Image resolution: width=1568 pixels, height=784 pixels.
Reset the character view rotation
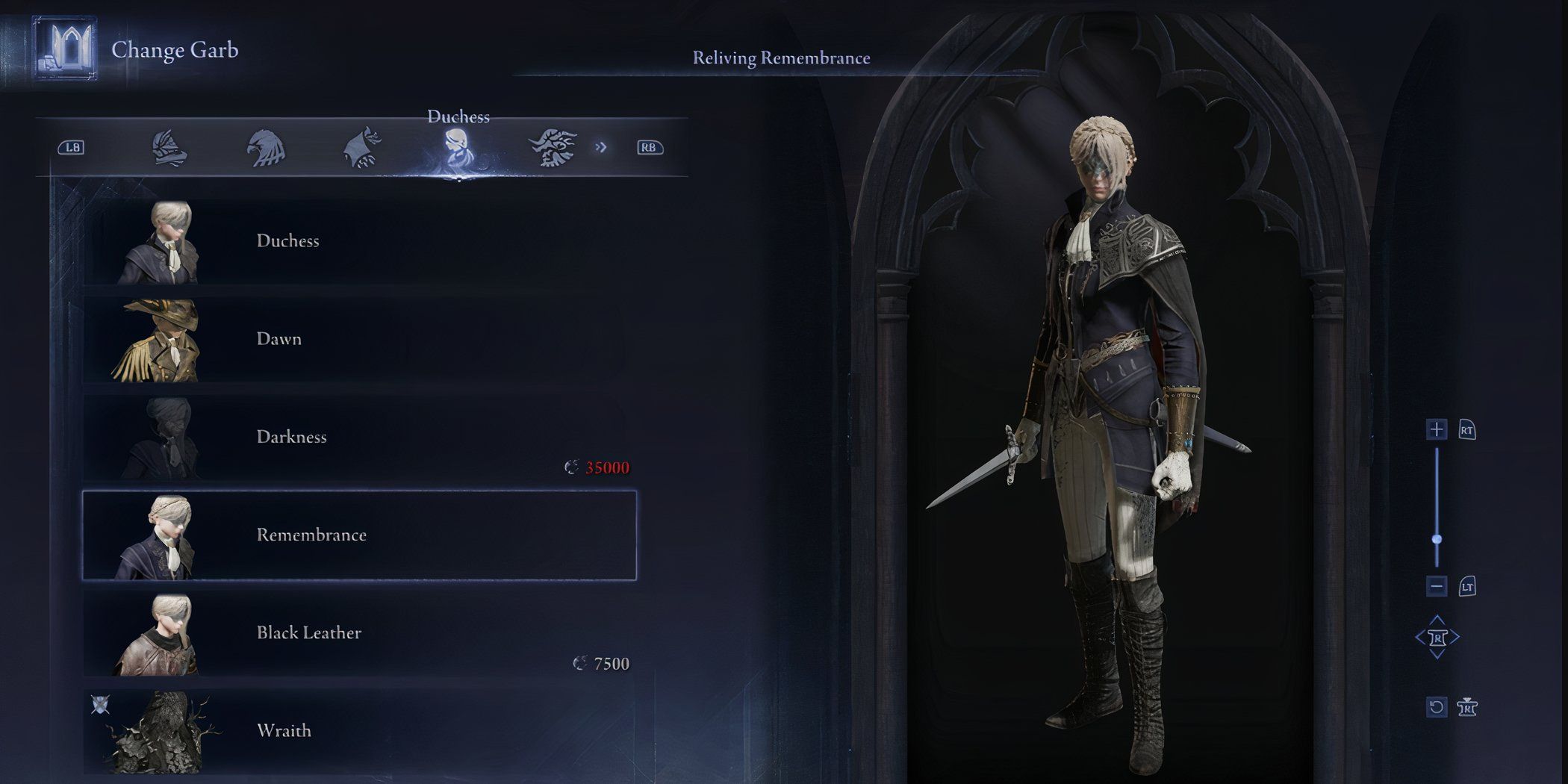tap(1437, 707)
